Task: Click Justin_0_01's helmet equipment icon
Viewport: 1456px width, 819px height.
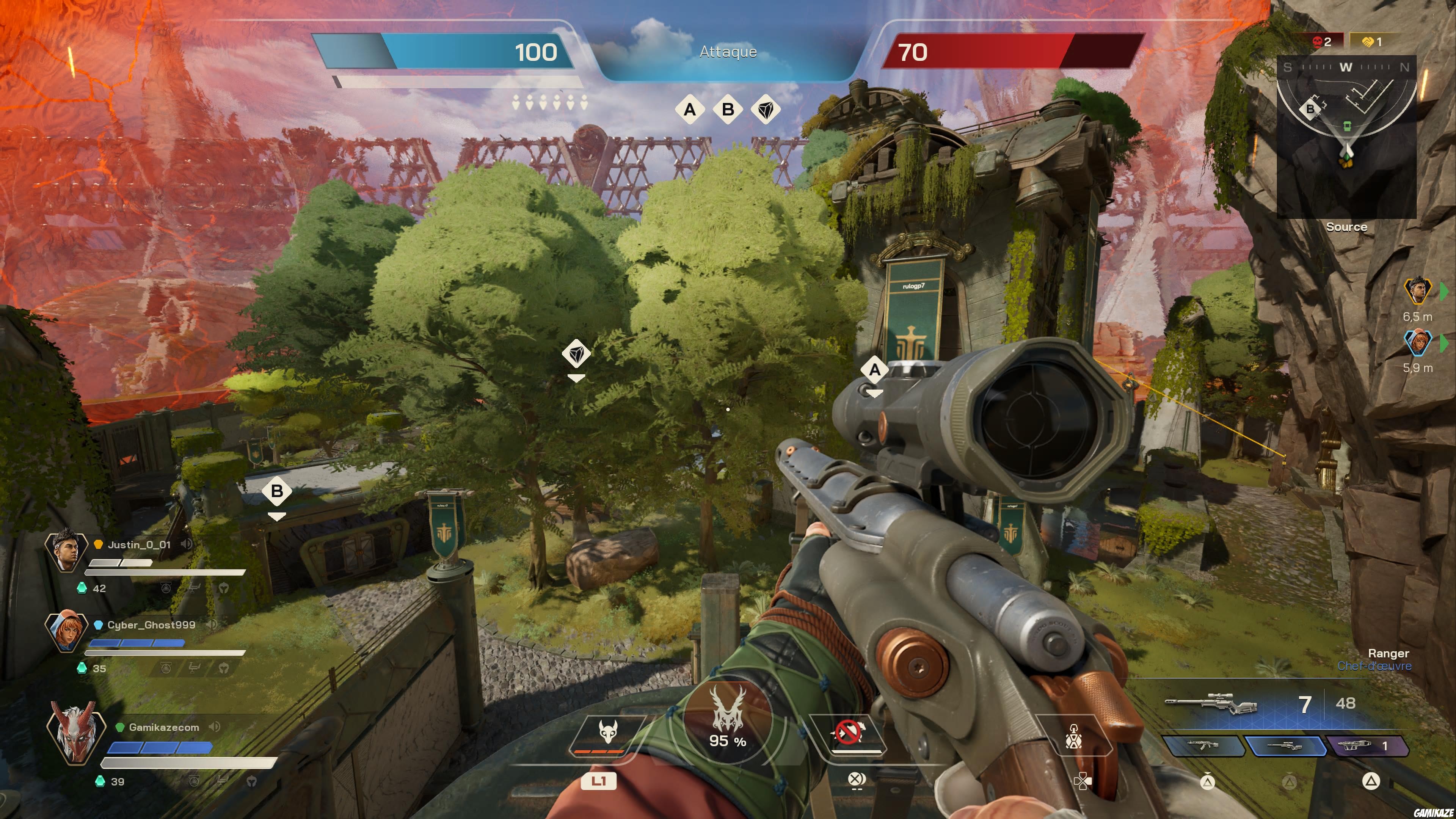Action: click(224, 589)
